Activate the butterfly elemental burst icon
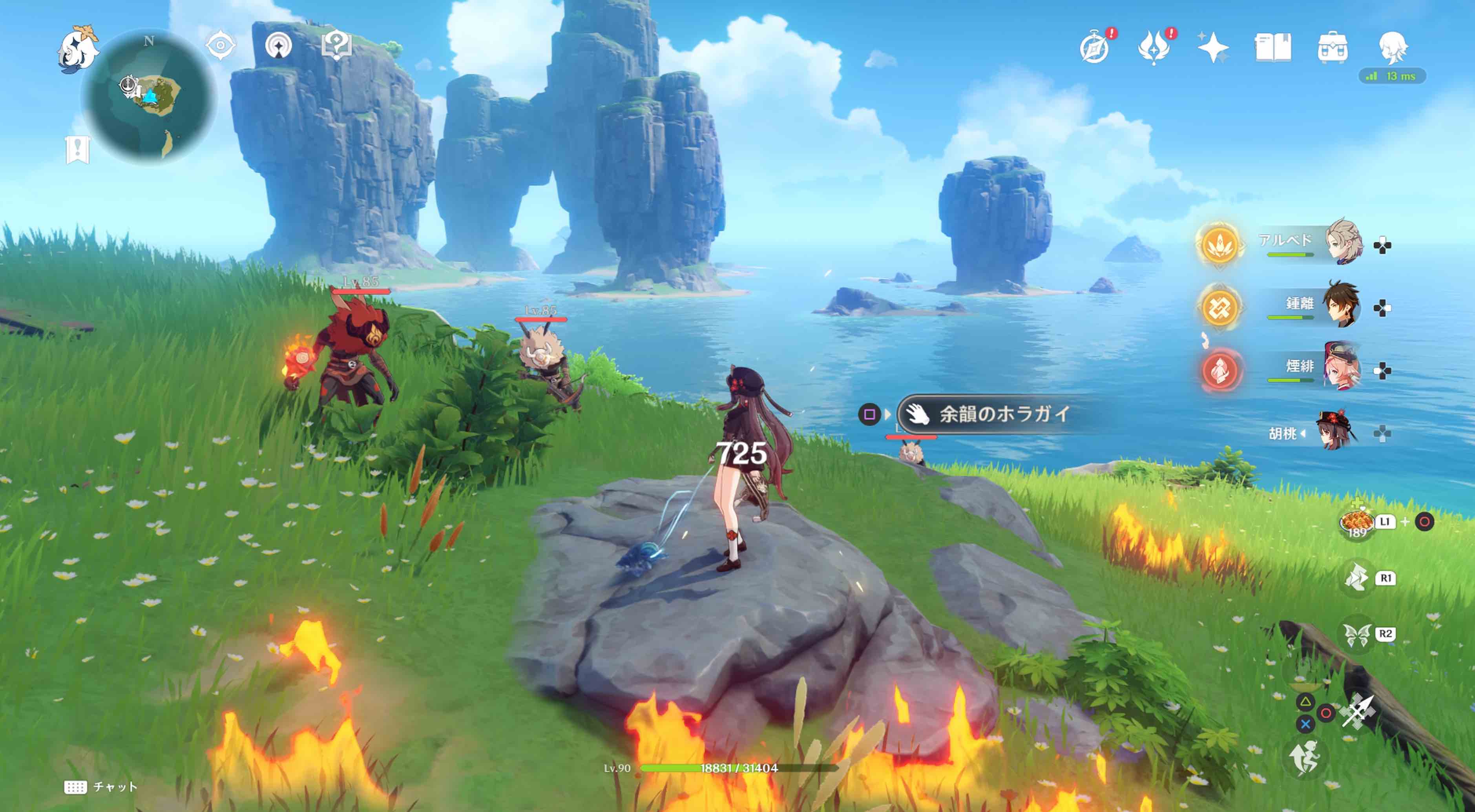This screenshot has height=812, width=1475. coord(1357,635)
